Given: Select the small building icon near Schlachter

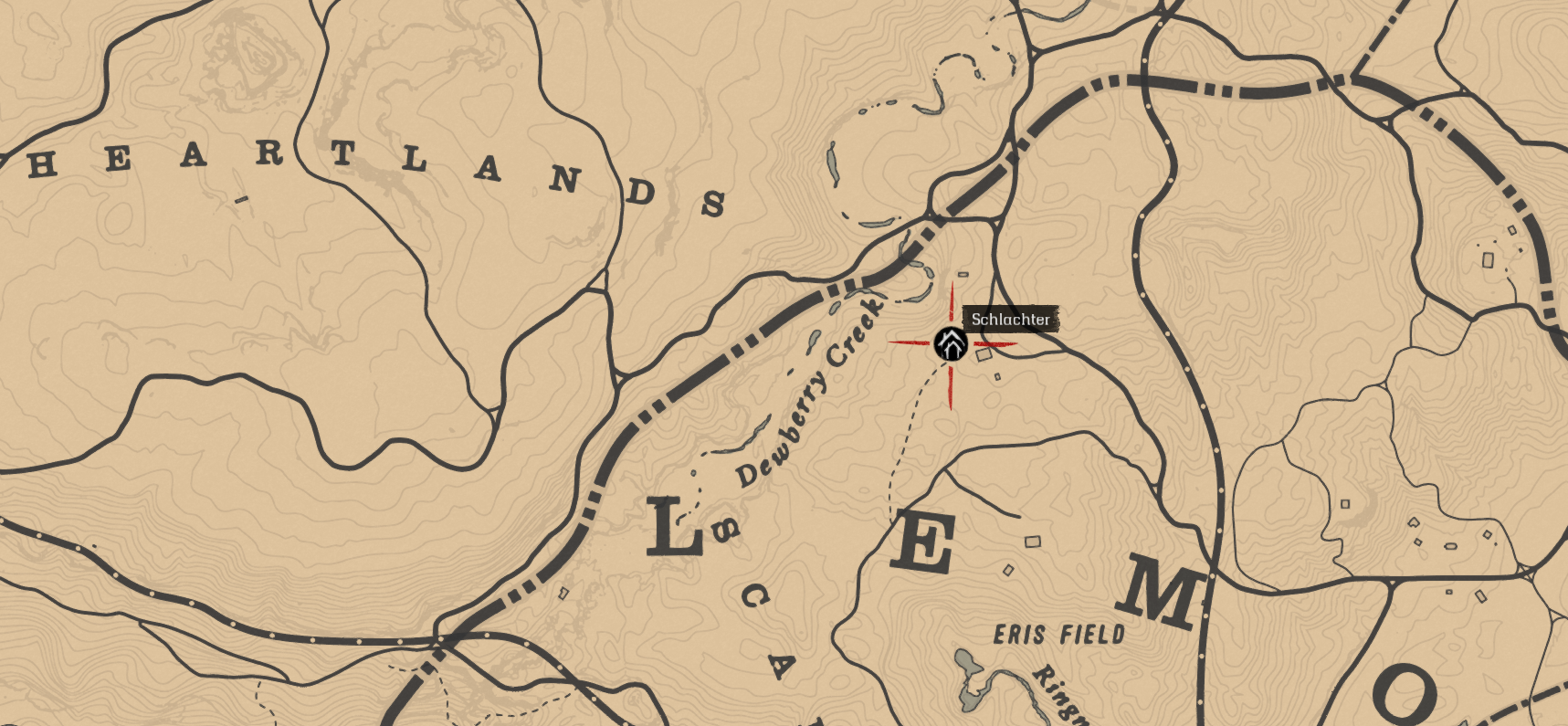Looking at the screenshot, I should 984,357.
